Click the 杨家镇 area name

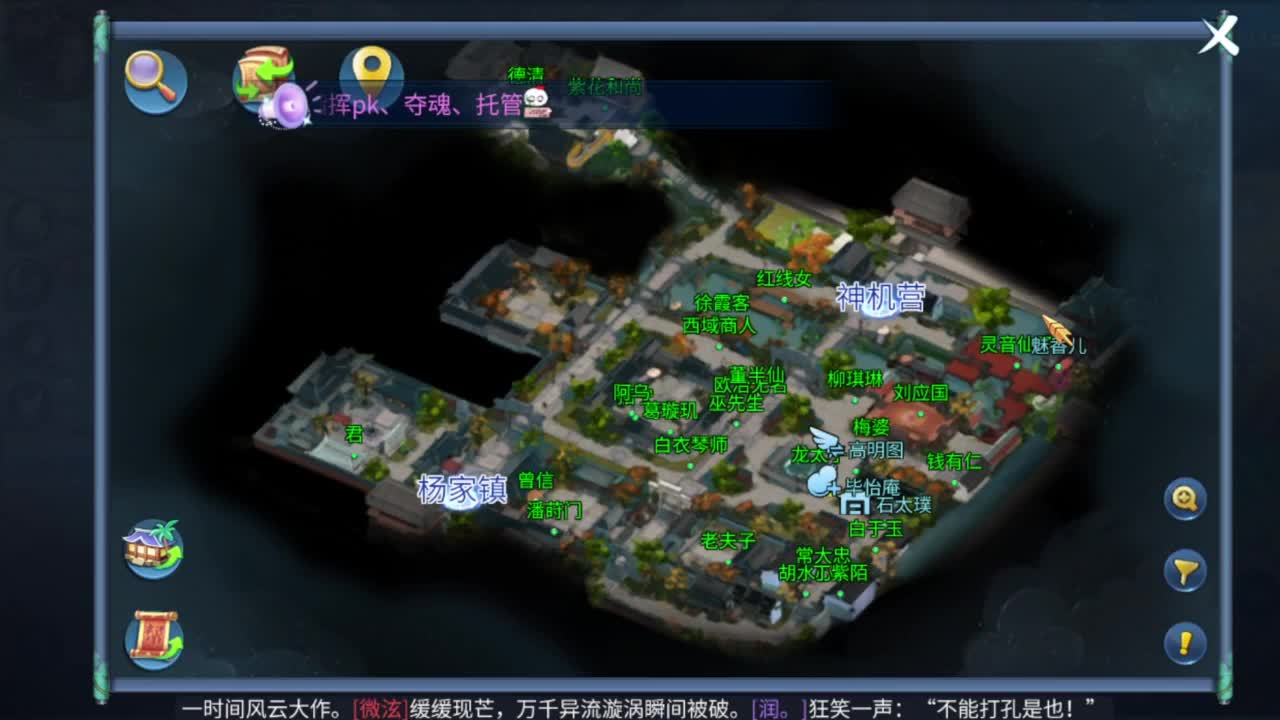[461, 490]
